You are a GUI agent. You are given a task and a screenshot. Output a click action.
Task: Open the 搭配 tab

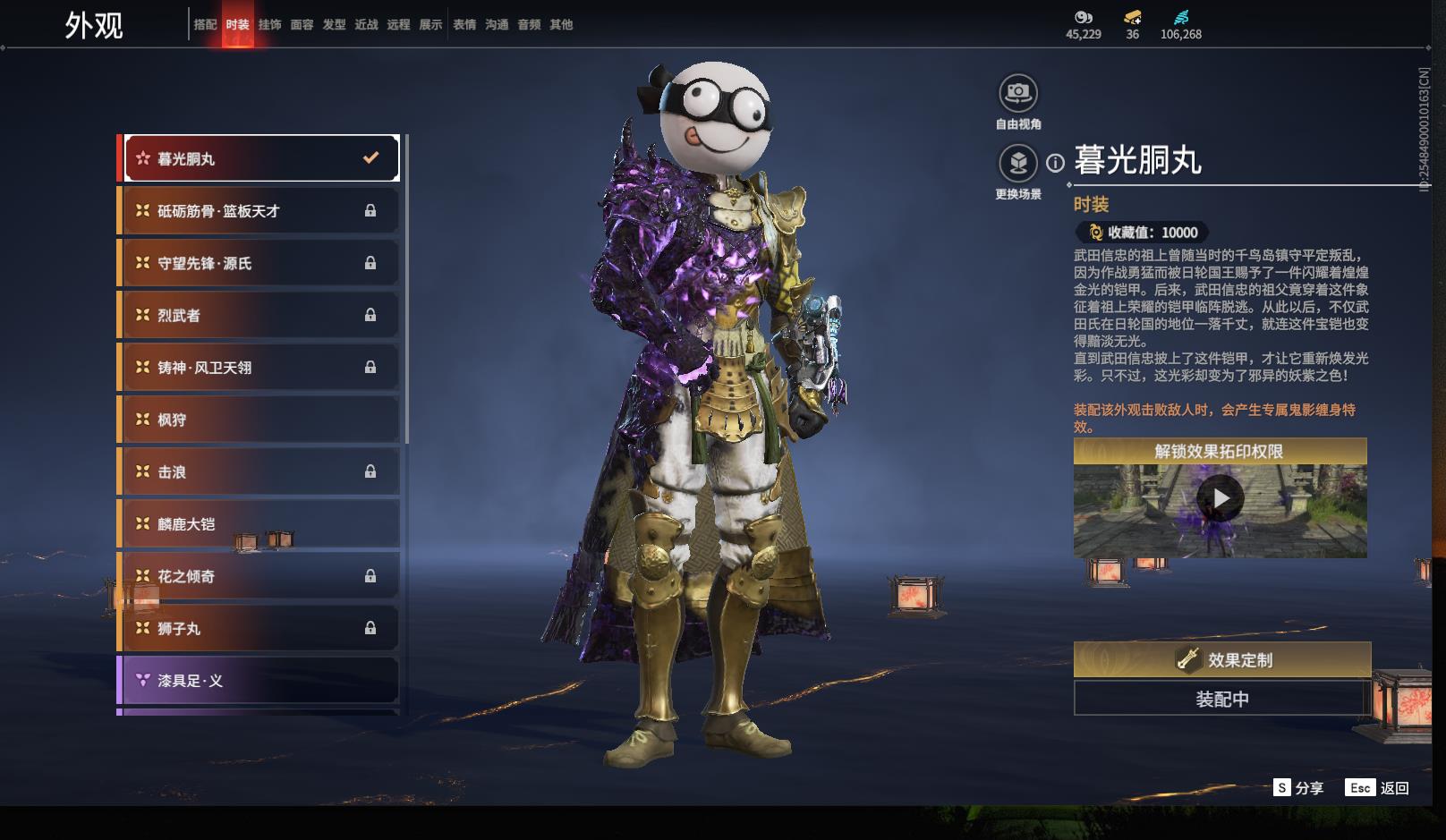click(x=205, y=25)
